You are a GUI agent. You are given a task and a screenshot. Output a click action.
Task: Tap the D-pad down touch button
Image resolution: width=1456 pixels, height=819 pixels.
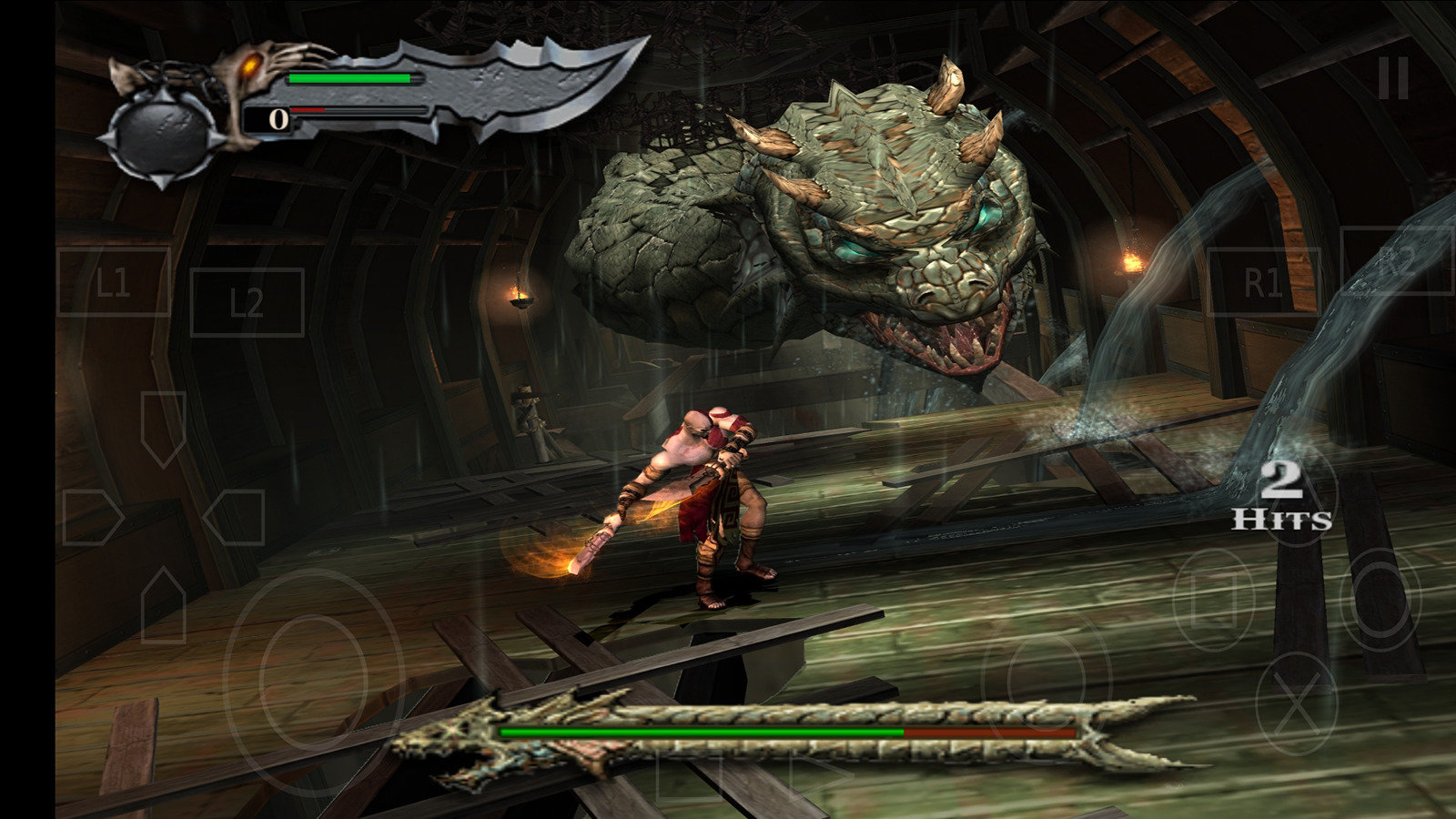[164, 604]
